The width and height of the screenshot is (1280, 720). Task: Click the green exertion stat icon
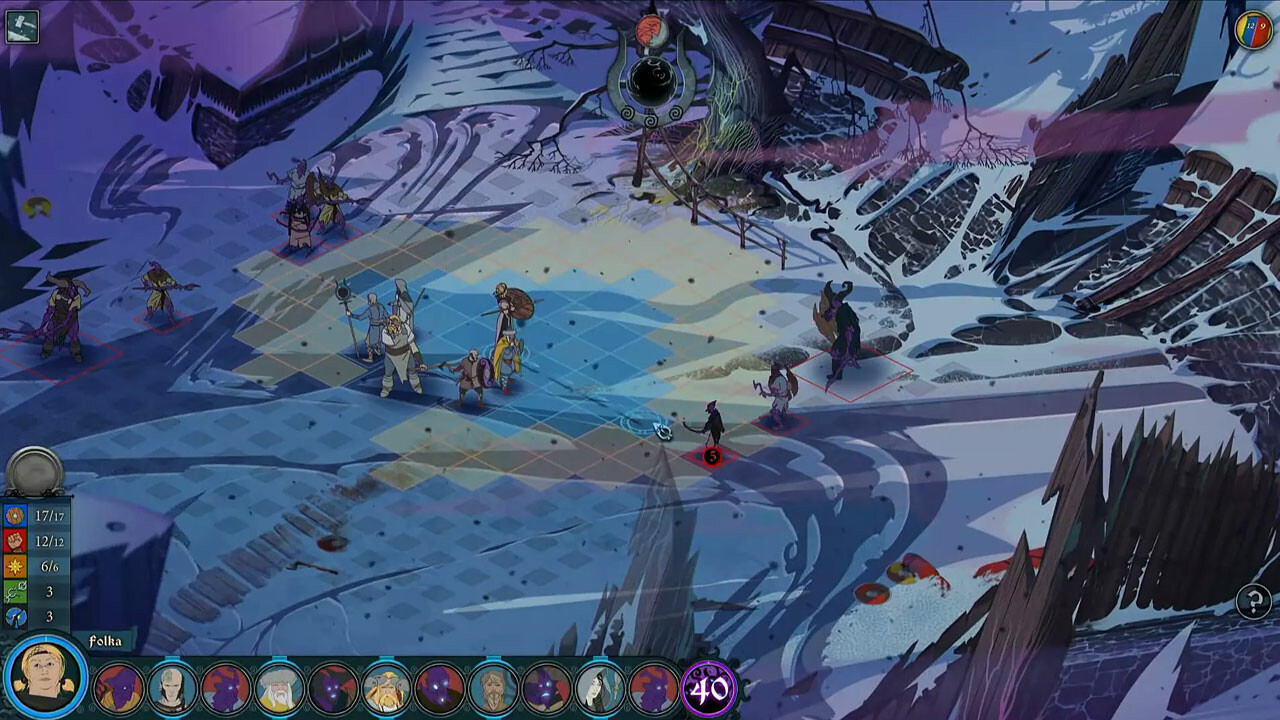point(13,591)
